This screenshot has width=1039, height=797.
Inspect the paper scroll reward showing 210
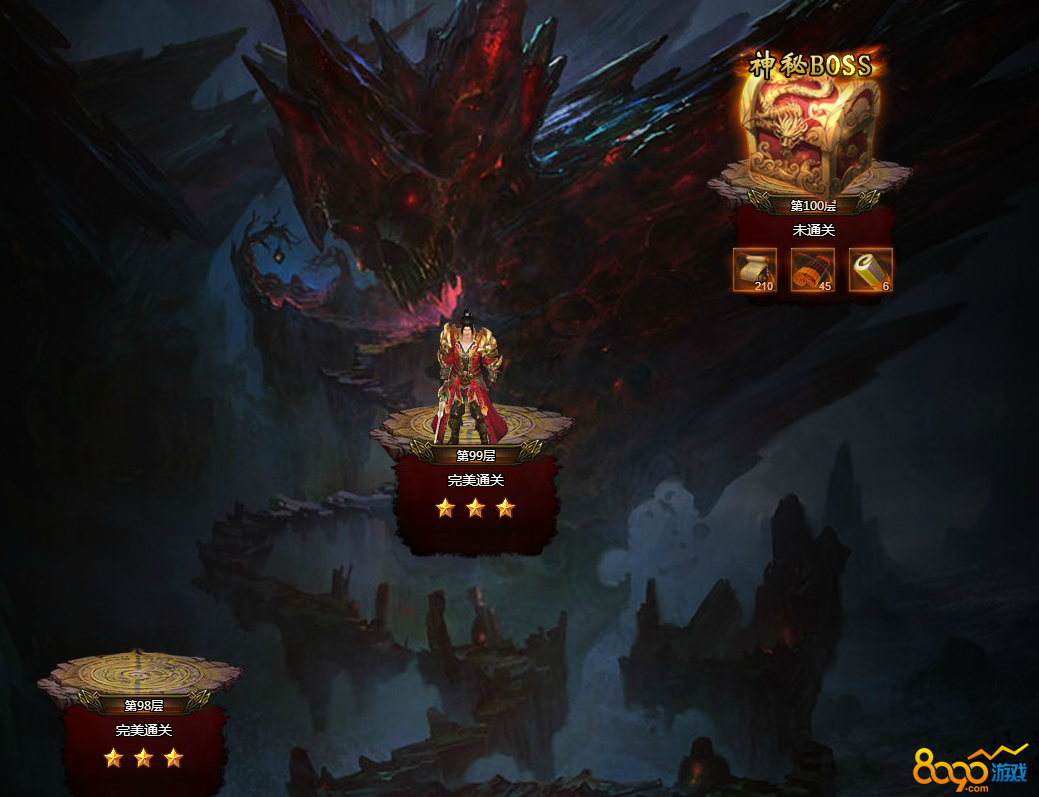pos(755,270)
